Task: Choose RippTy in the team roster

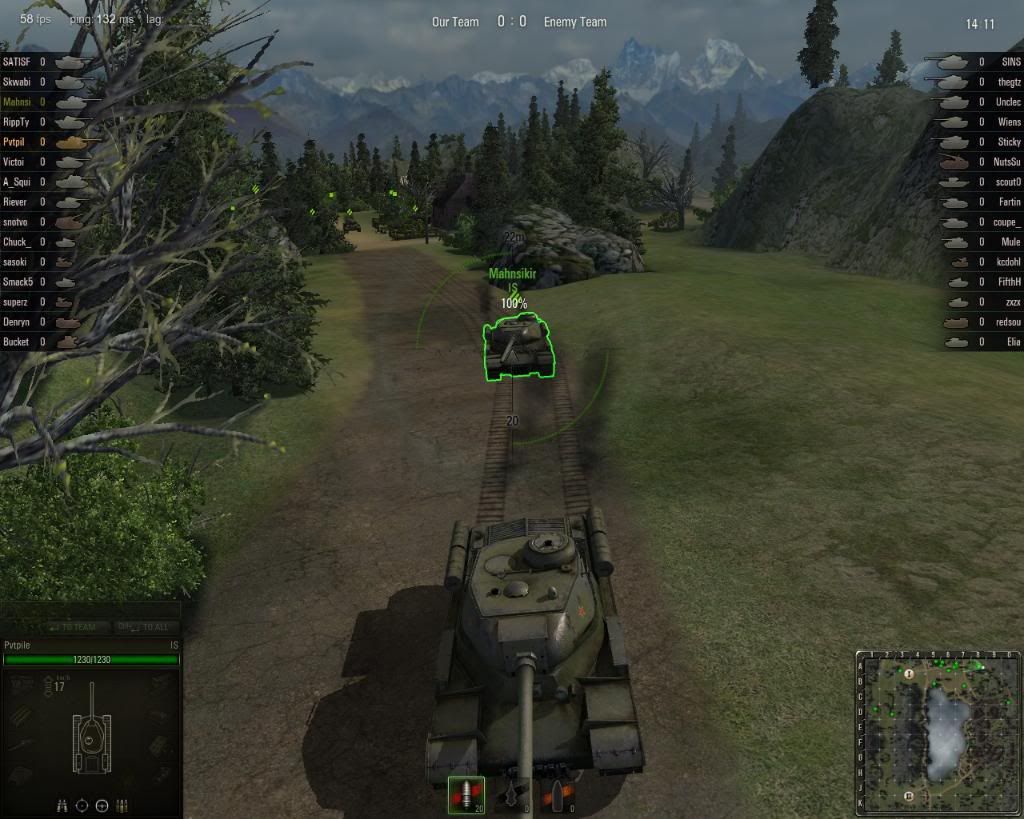Action: (x=16, y=122)
